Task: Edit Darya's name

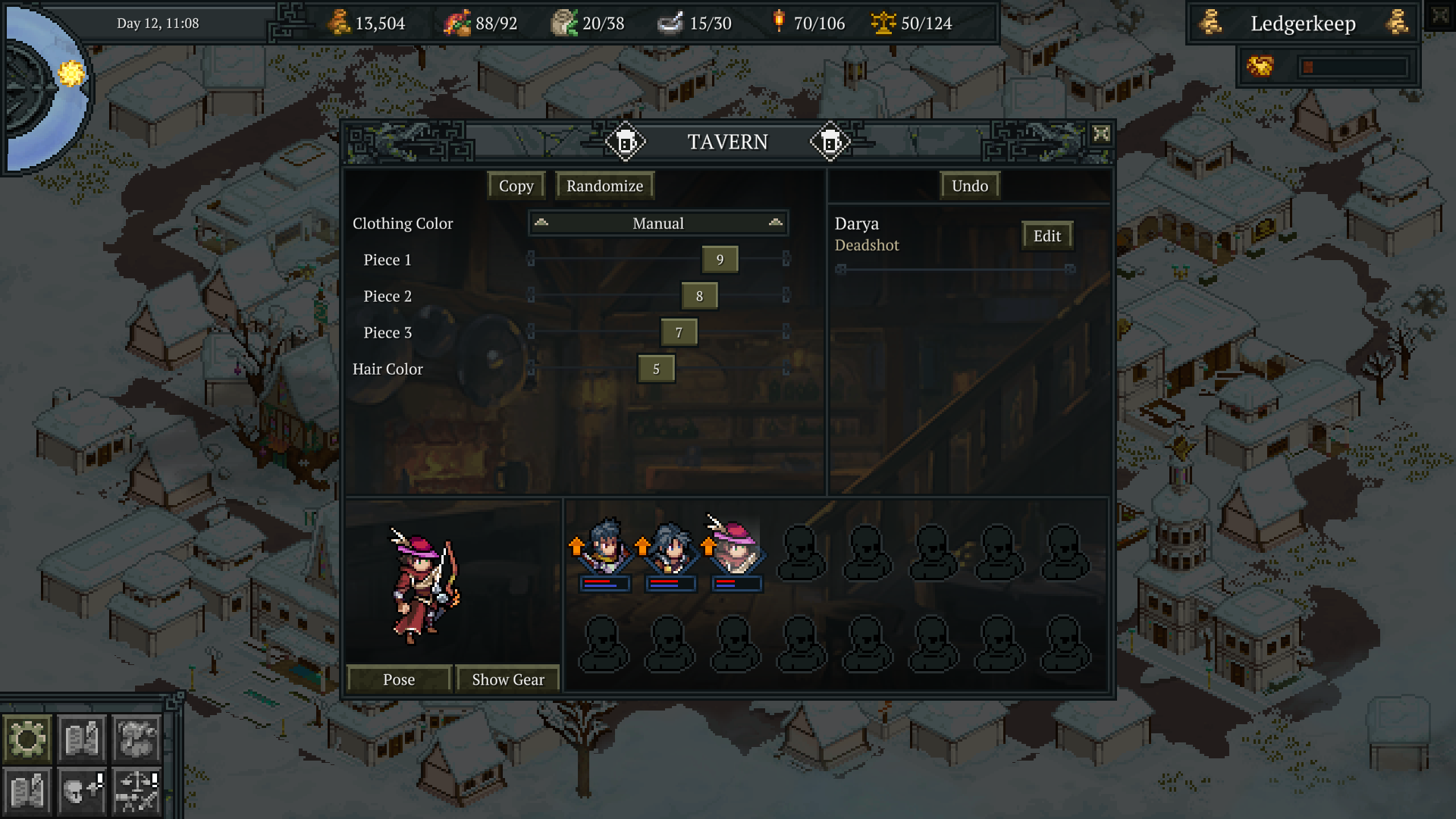Action: point(1046,236)
